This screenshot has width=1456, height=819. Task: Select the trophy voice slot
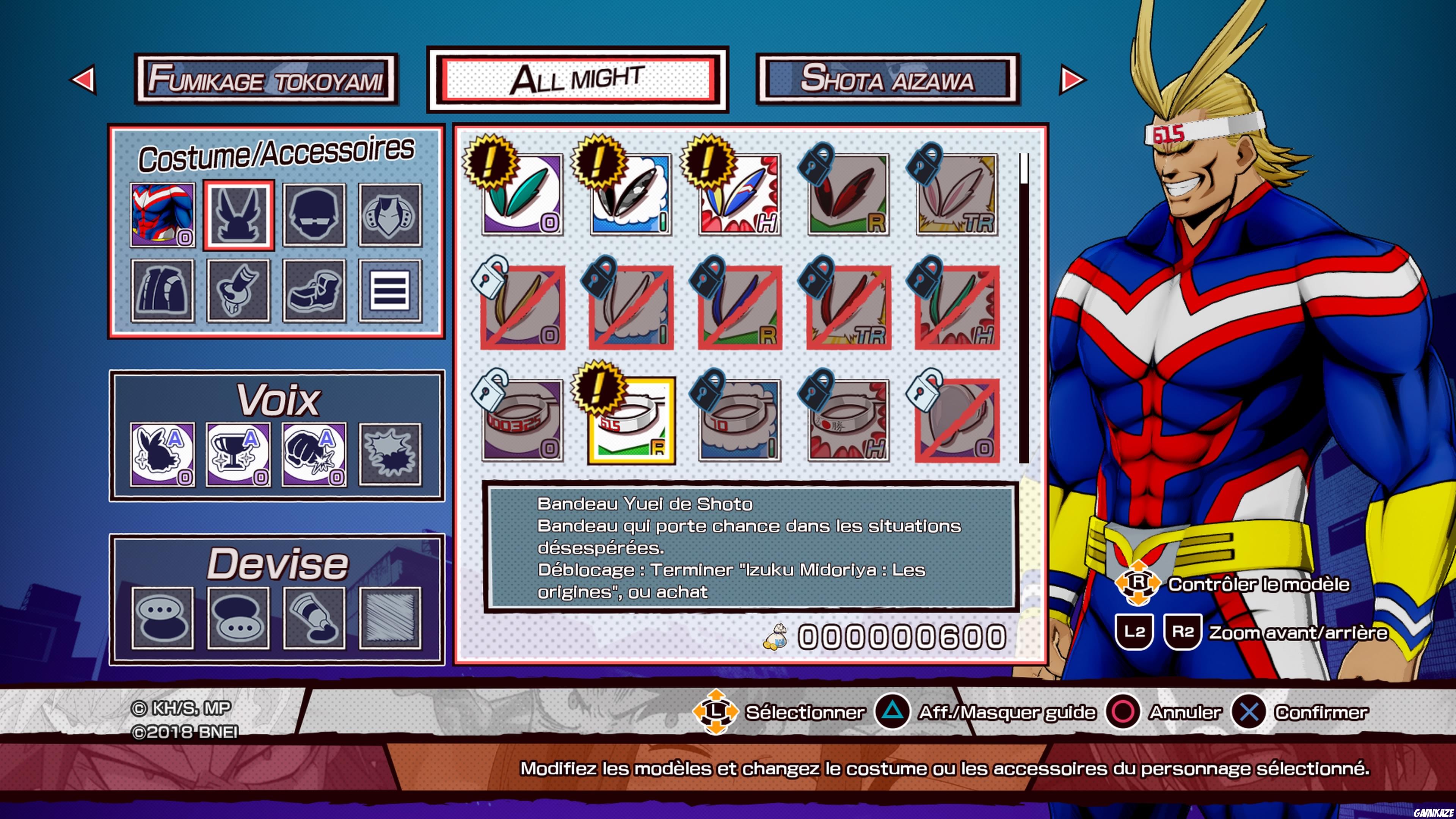click(238, 455)
